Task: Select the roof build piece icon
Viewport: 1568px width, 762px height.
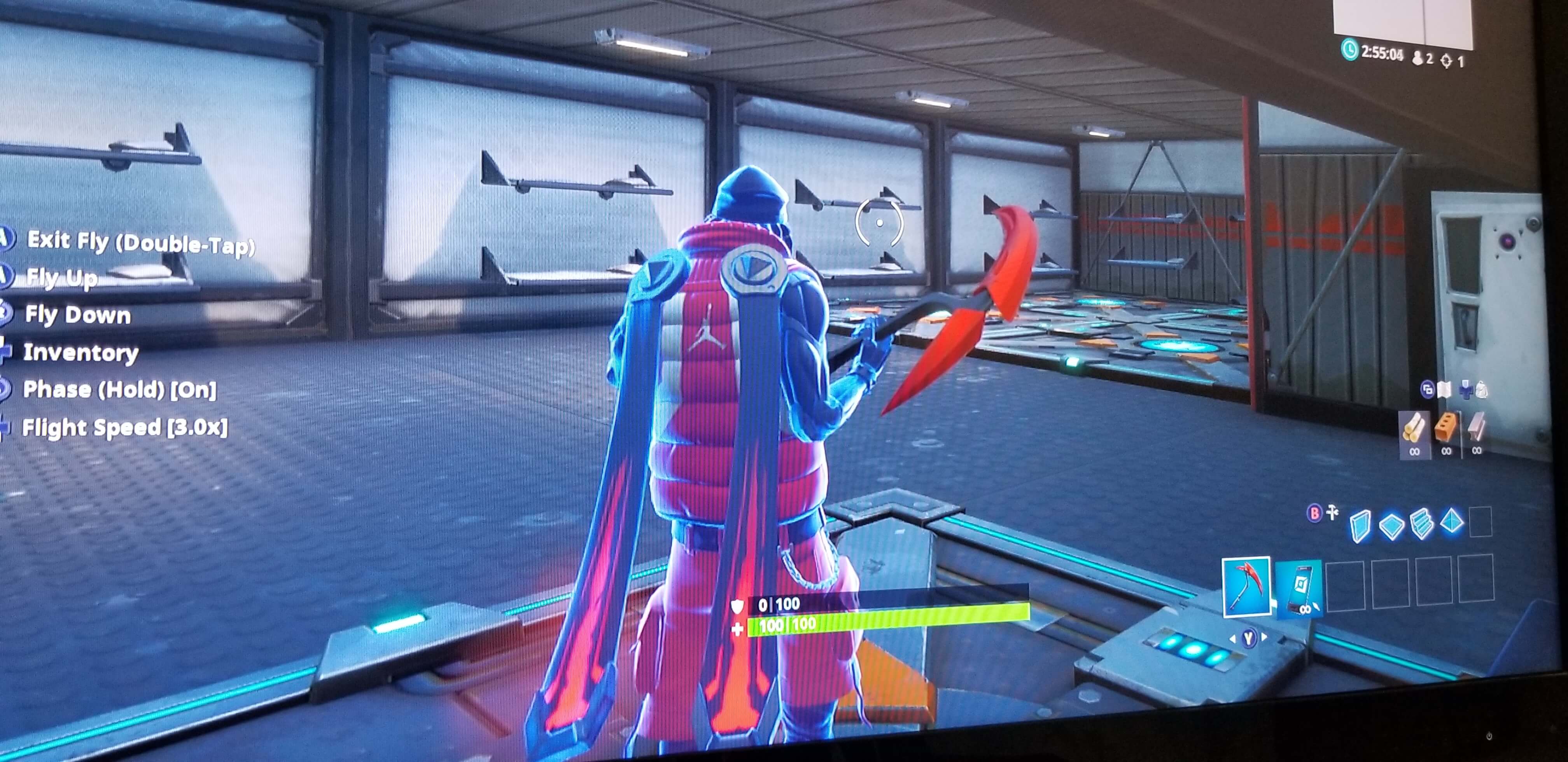Action: (x=1451, y=523)
